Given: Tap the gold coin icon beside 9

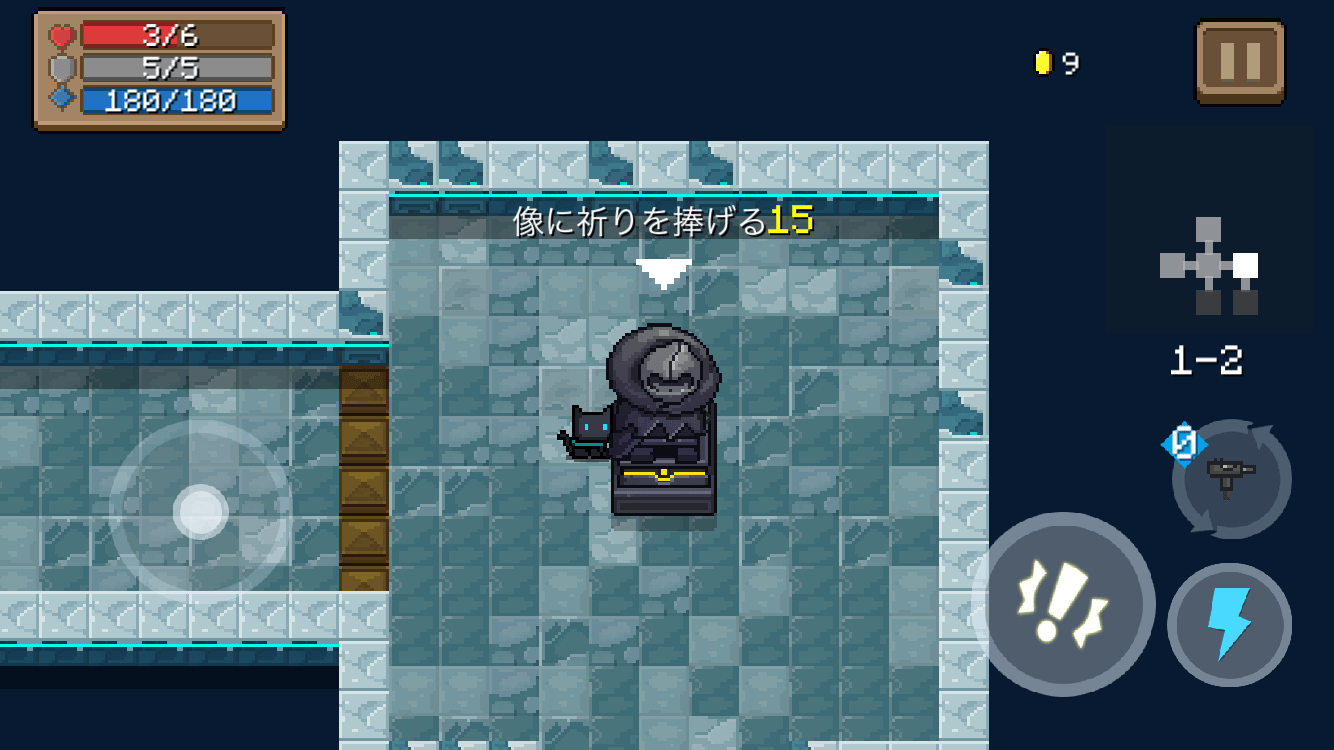Looking at the screenshot, I should point(1041,61).
